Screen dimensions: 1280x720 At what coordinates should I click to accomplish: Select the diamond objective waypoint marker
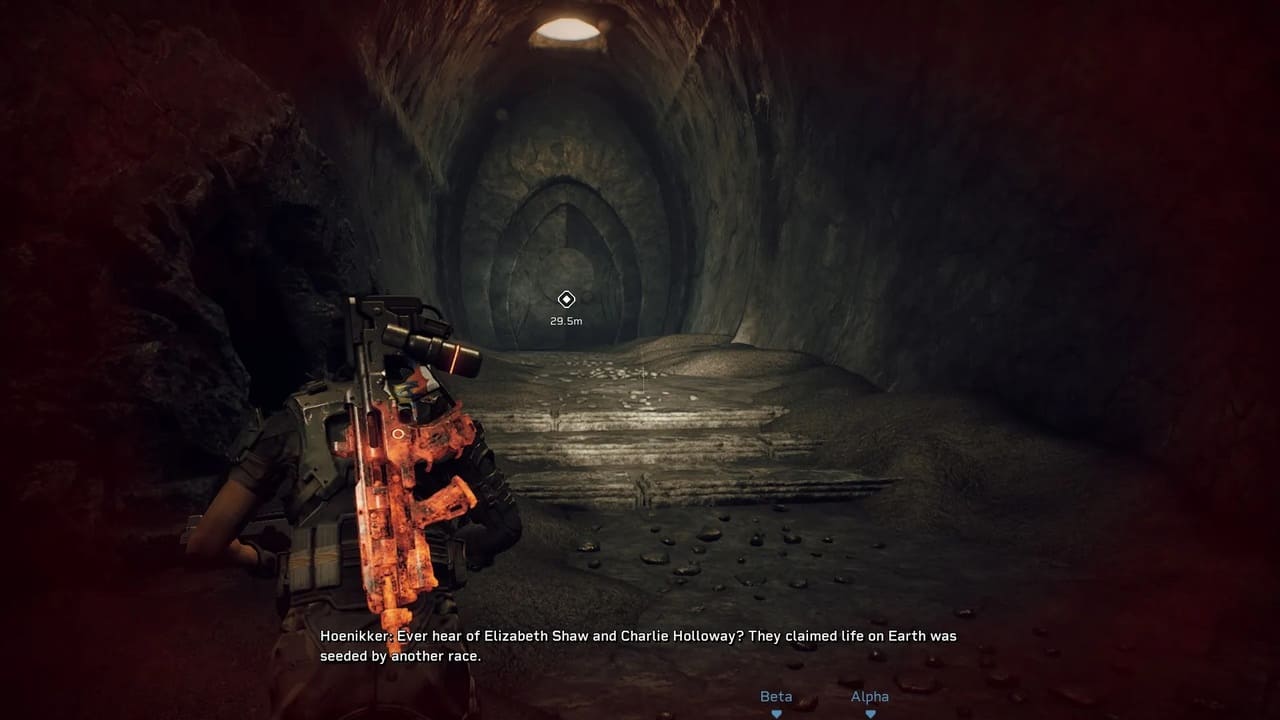point(566,299)
